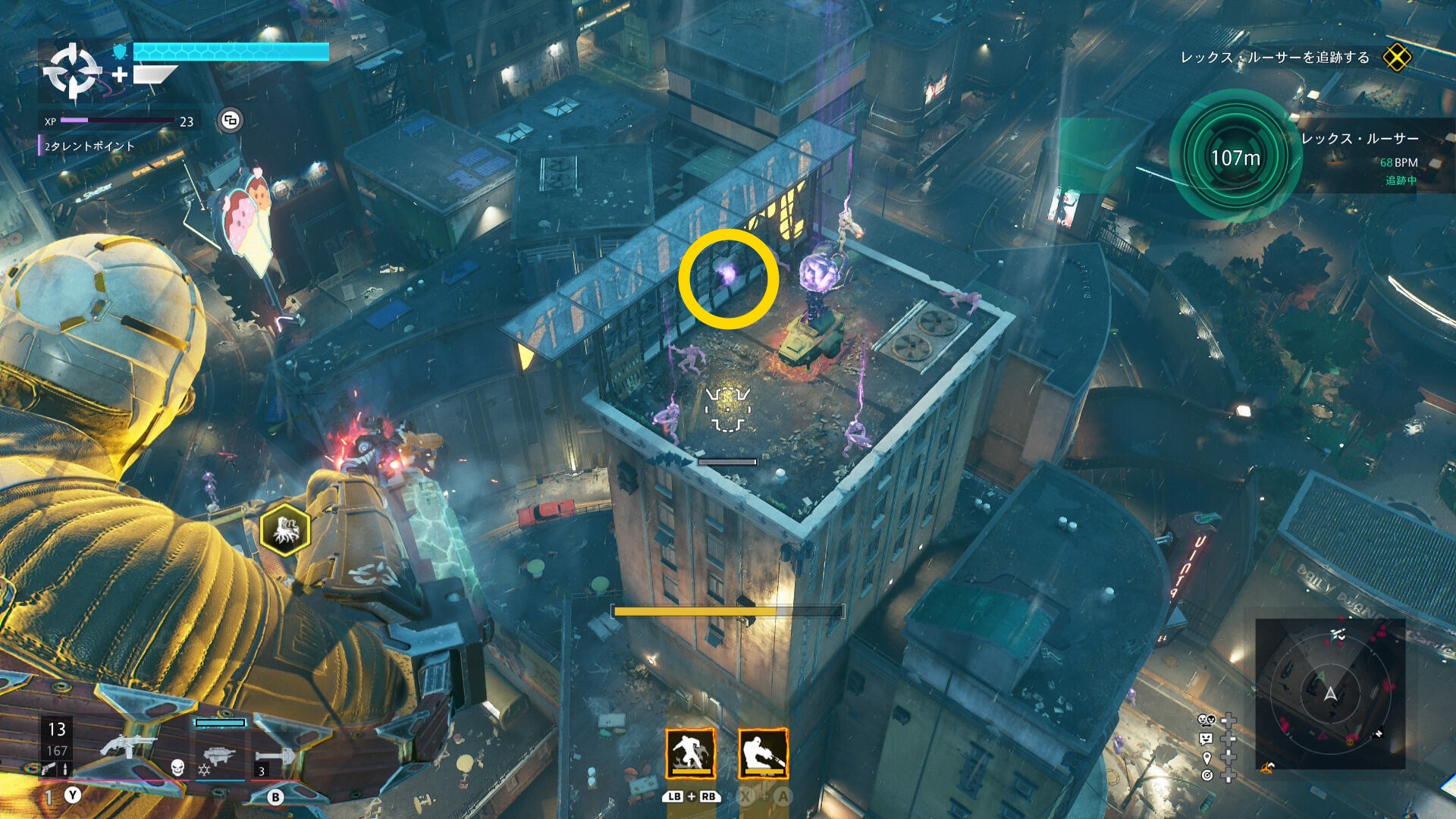Click the small revolver ammo type icon
Viewport: 1456px width, 819px height.
[48, 769]
